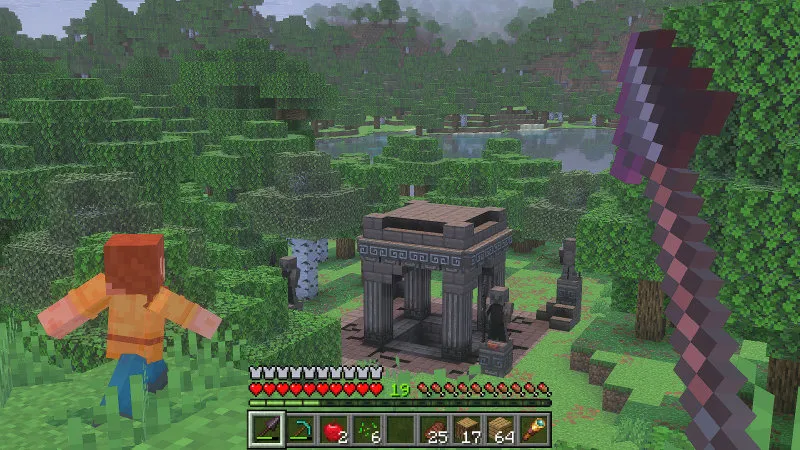Select the netherite shovel hotbar slot
800x450 pixels.
click(267, 430)
